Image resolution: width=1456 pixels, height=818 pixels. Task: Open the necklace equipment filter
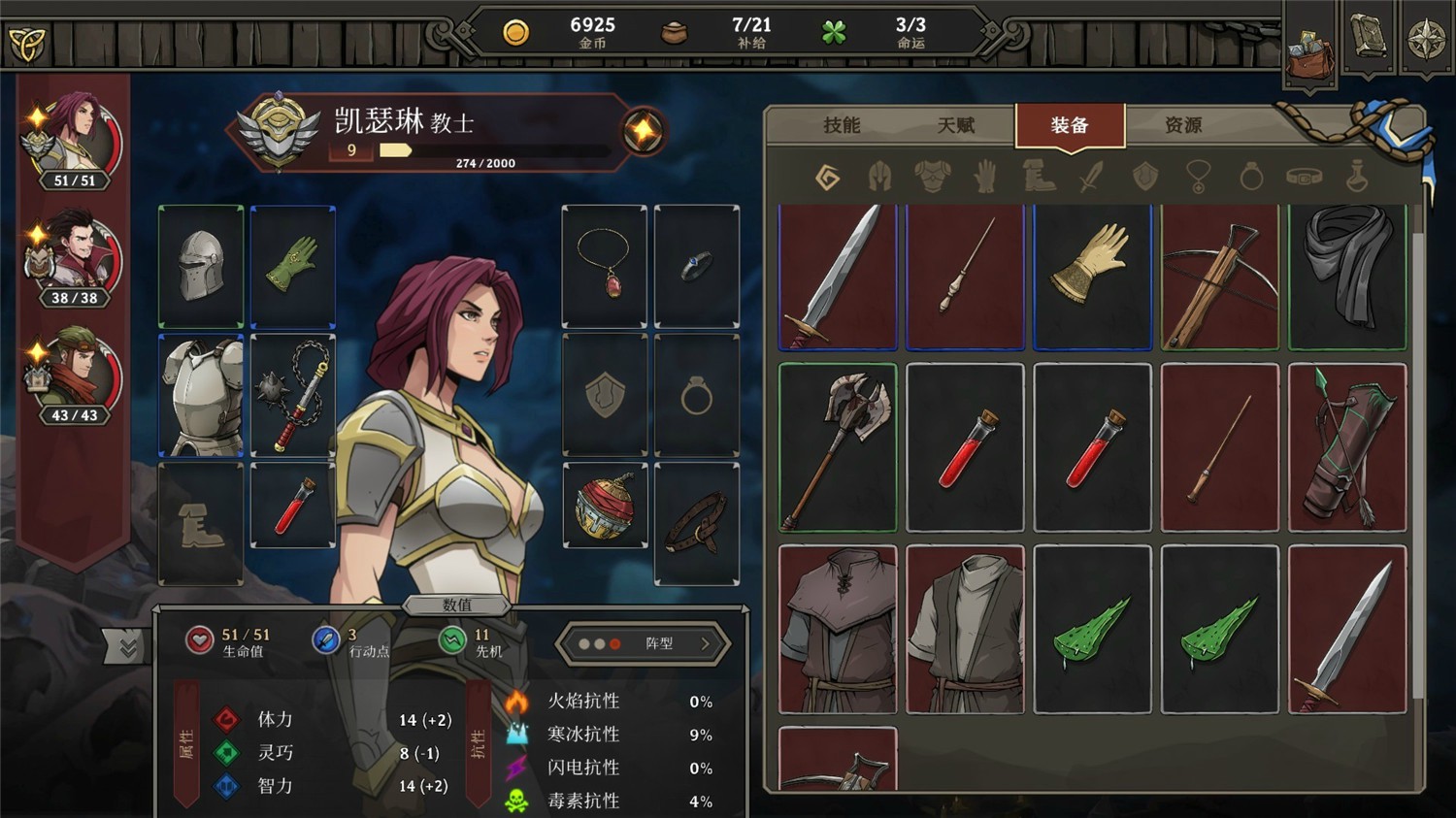(1198, 176)
